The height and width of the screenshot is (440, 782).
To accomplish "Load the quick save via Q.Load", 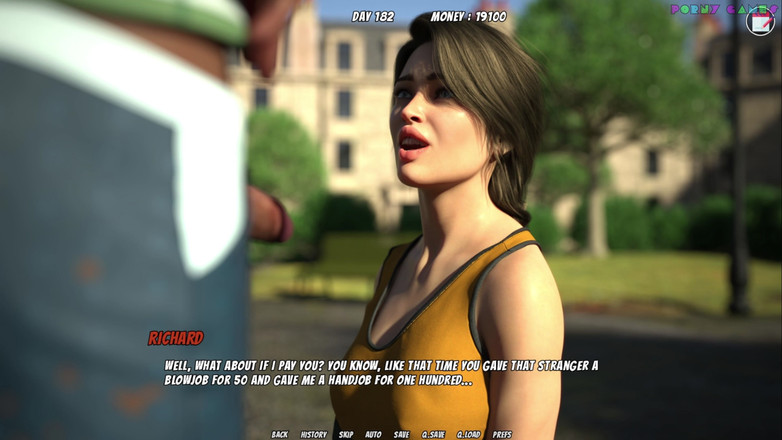I will pyautogui.click(x=469, y=435).
